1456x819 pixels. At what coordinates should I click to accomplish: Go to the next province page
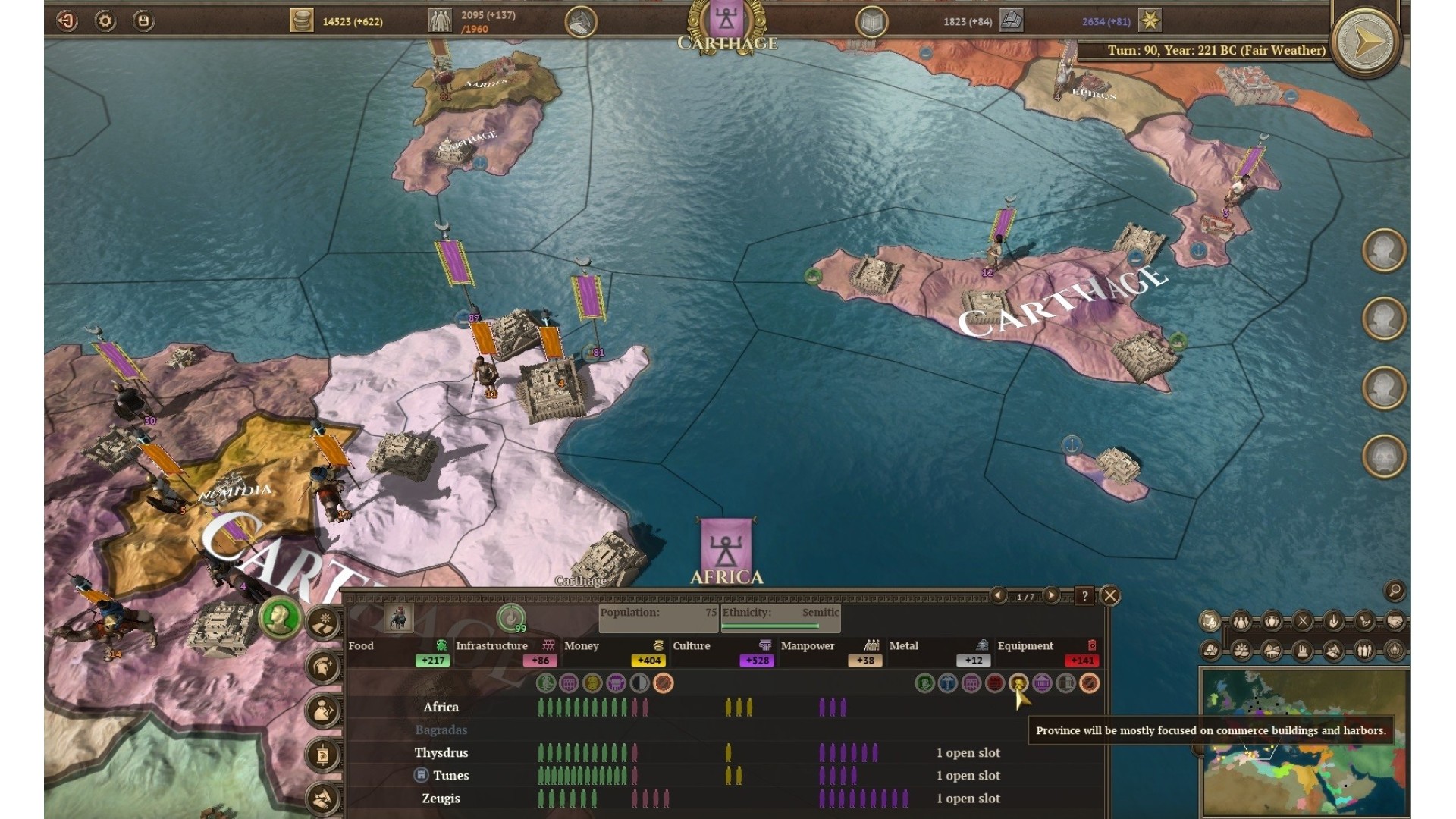1051,596
